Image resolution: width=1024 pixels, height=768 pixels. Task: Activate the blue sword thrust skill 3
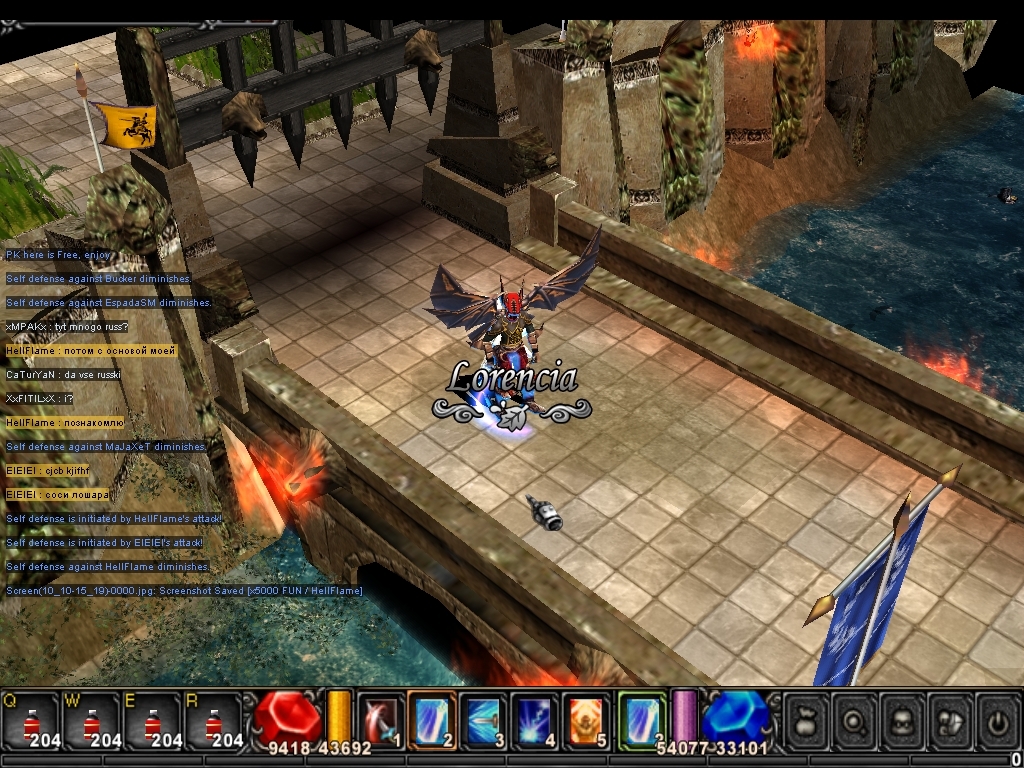(484, 720)
